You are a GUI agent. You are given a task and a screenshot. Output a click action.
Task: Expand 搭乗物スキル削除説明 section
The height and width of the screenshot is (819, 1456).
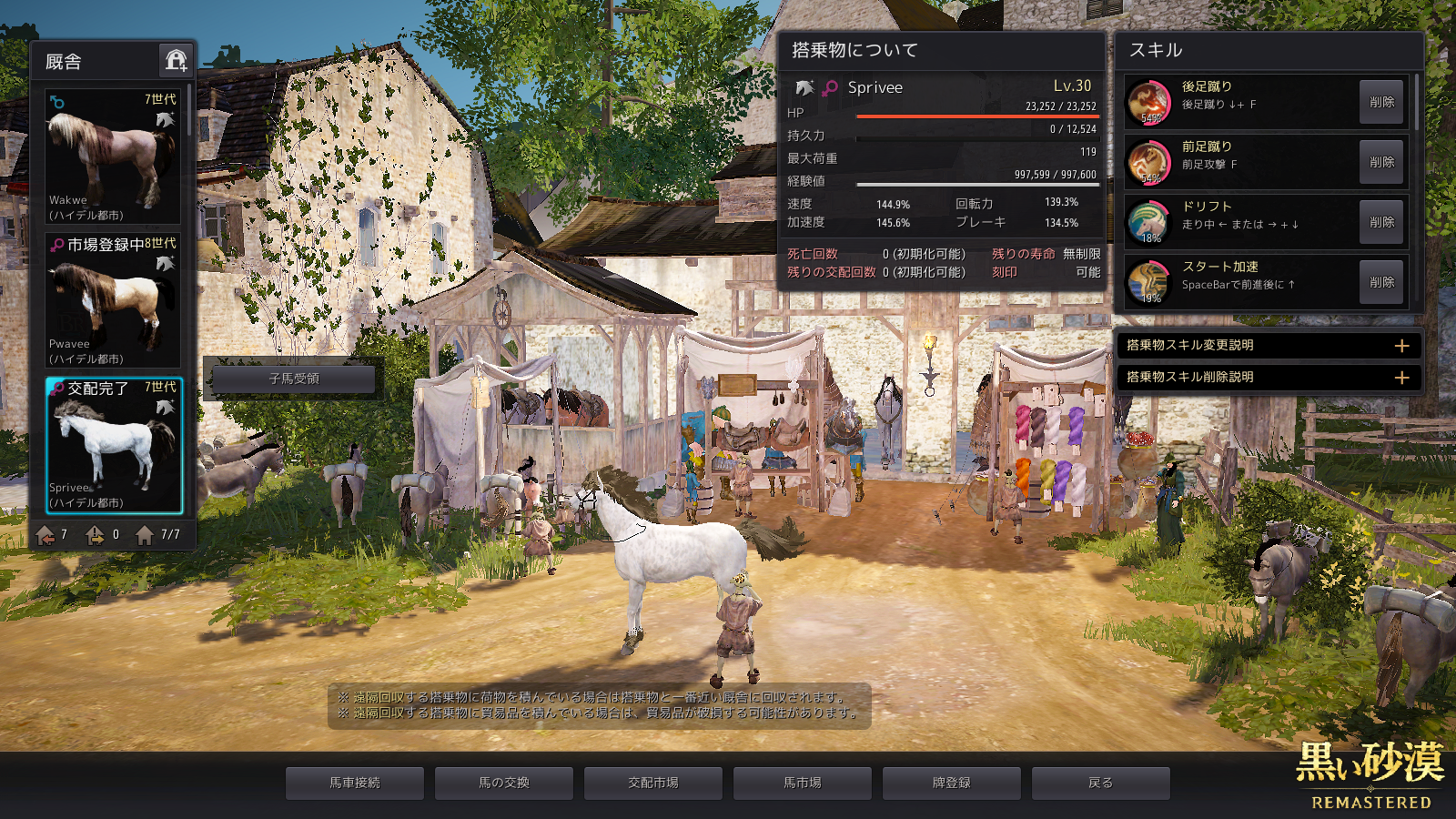pyautogui.click(x=1401, y=377)
